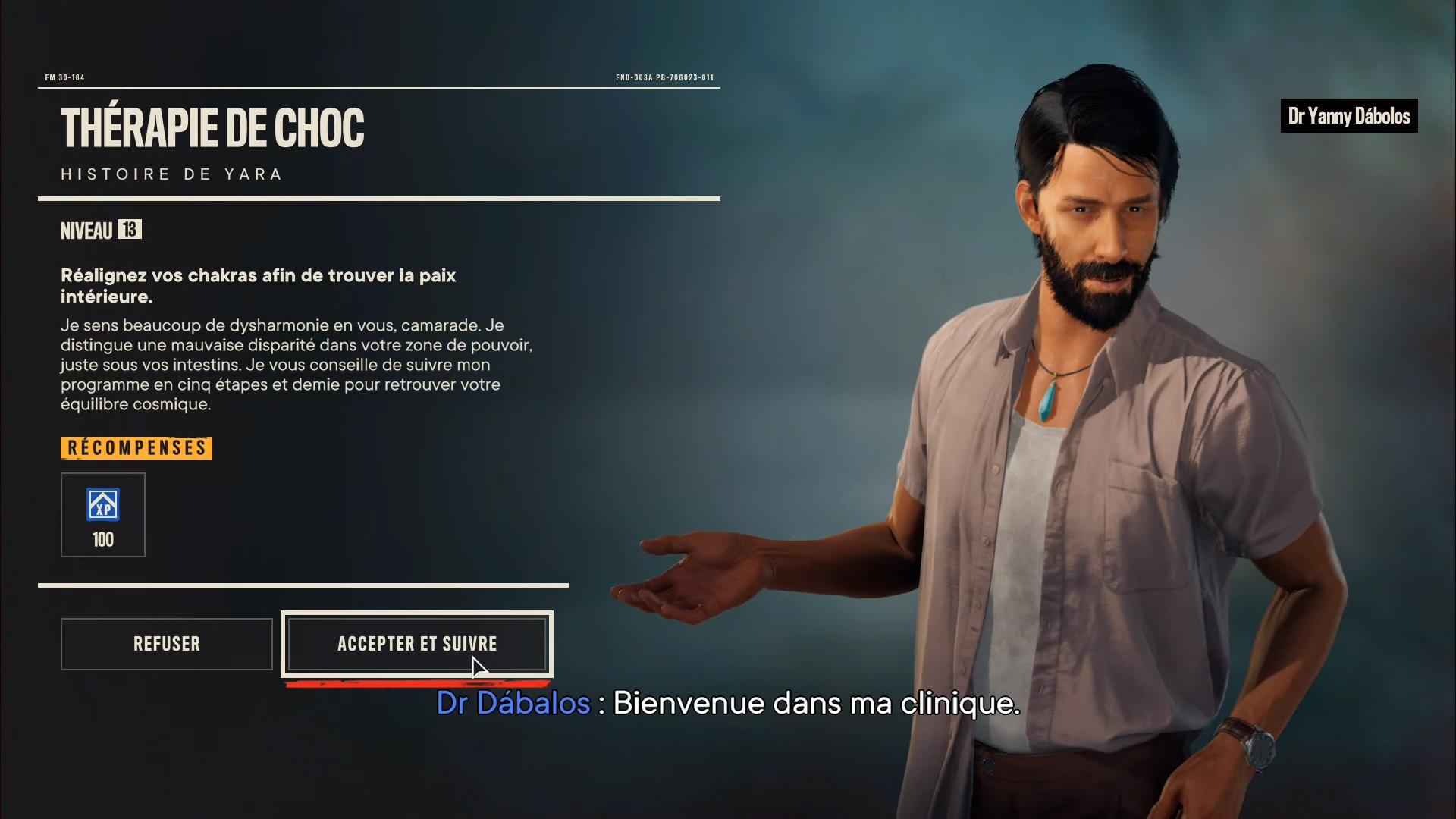Click the FM 30-184 document code
This screenshot has width=1456, height=819.
pyautogui.click(x=65, y=77)
